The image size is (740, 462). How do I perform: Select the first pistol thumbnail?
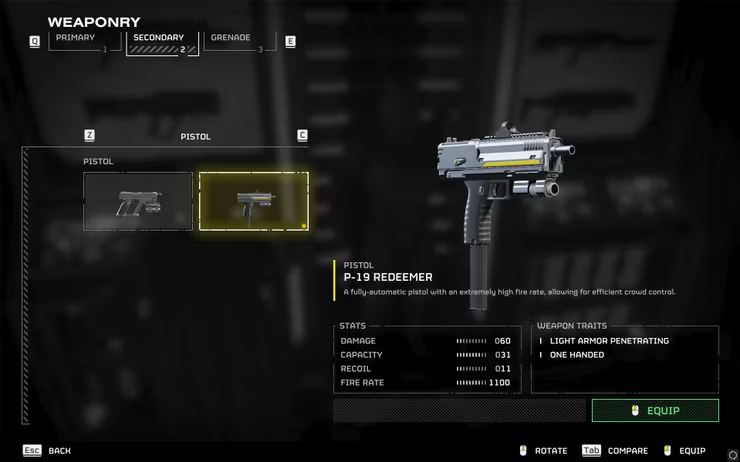138,201
